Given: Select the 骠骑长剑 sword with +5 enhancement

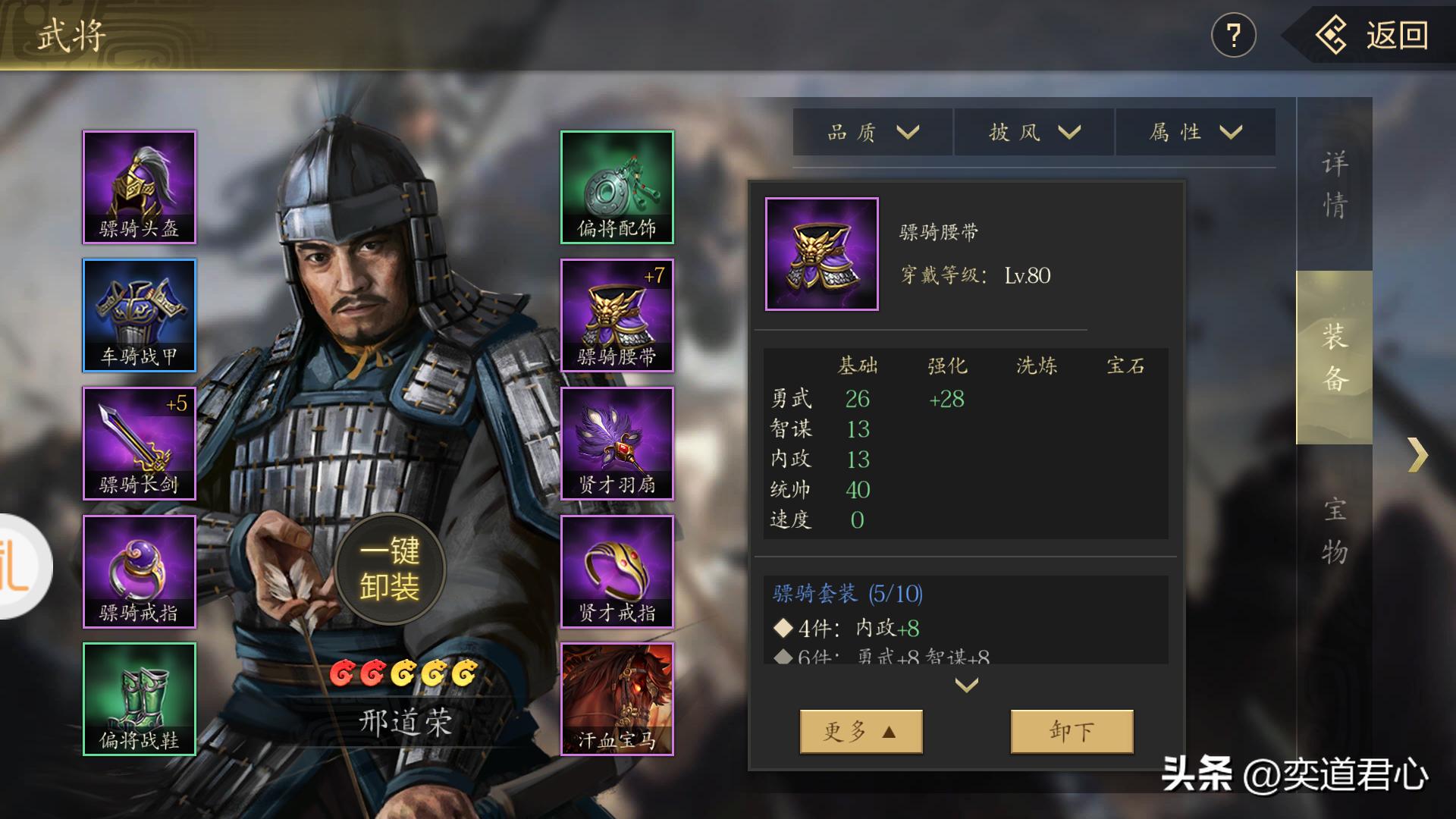Looking at the screenshot, I should click(139, 444).
